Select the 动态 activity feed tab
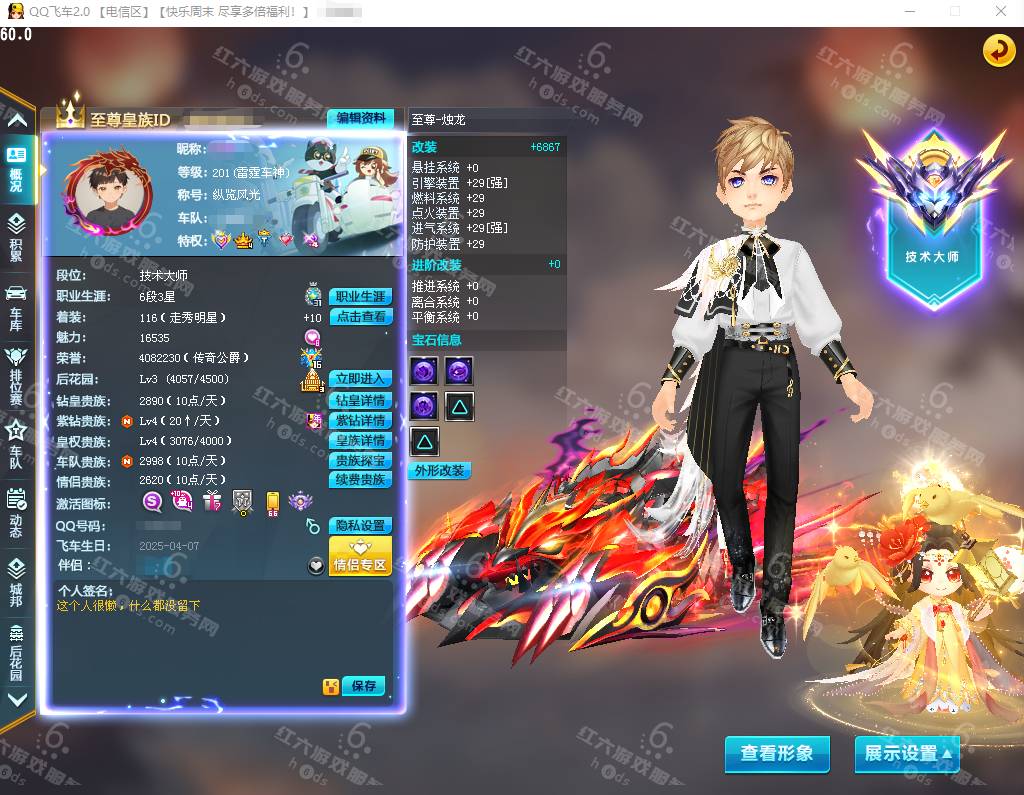 (x=16, y=513)
